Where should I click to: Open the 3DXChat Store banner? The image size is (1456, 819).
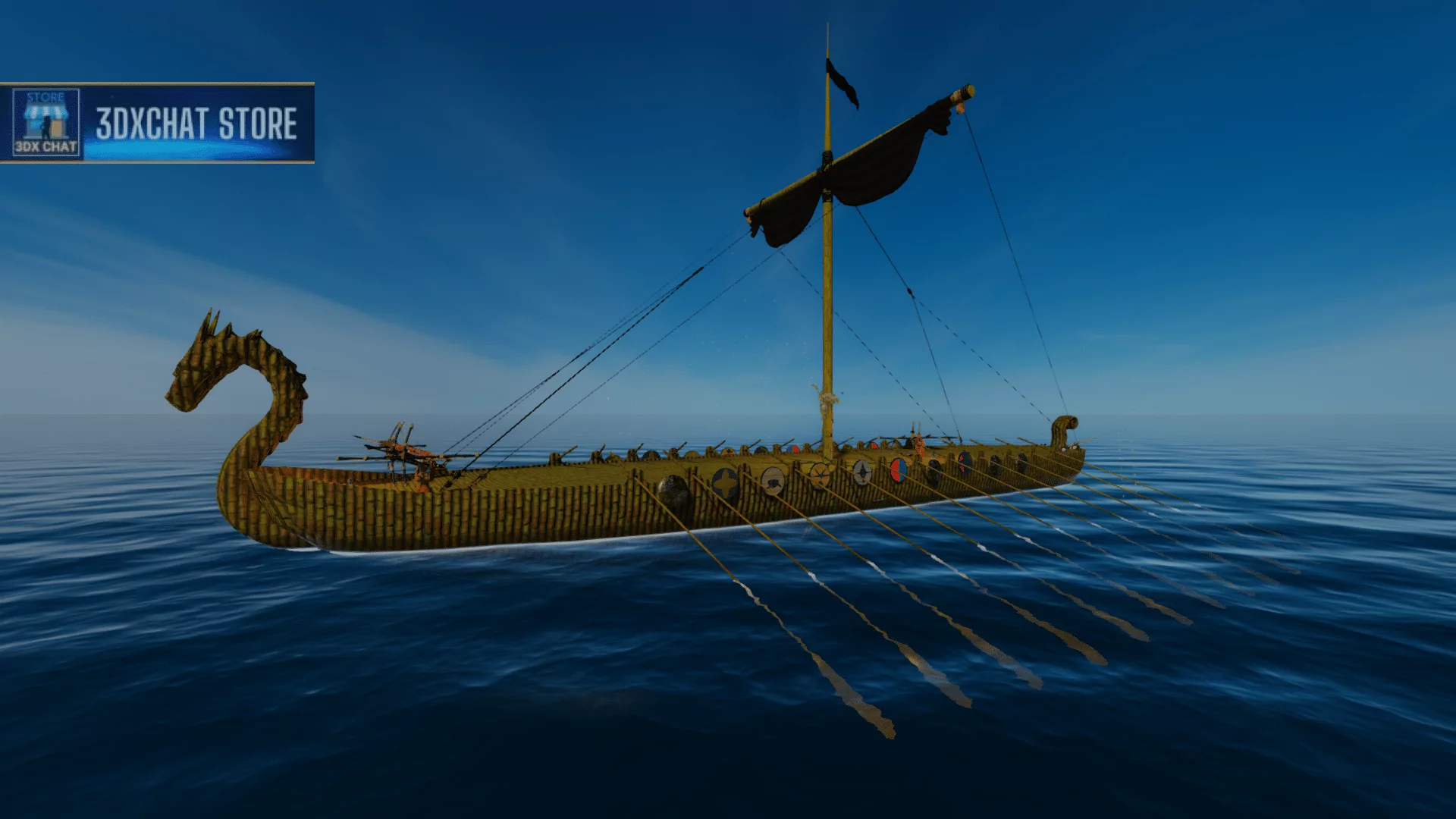click(x=196, y=124)
